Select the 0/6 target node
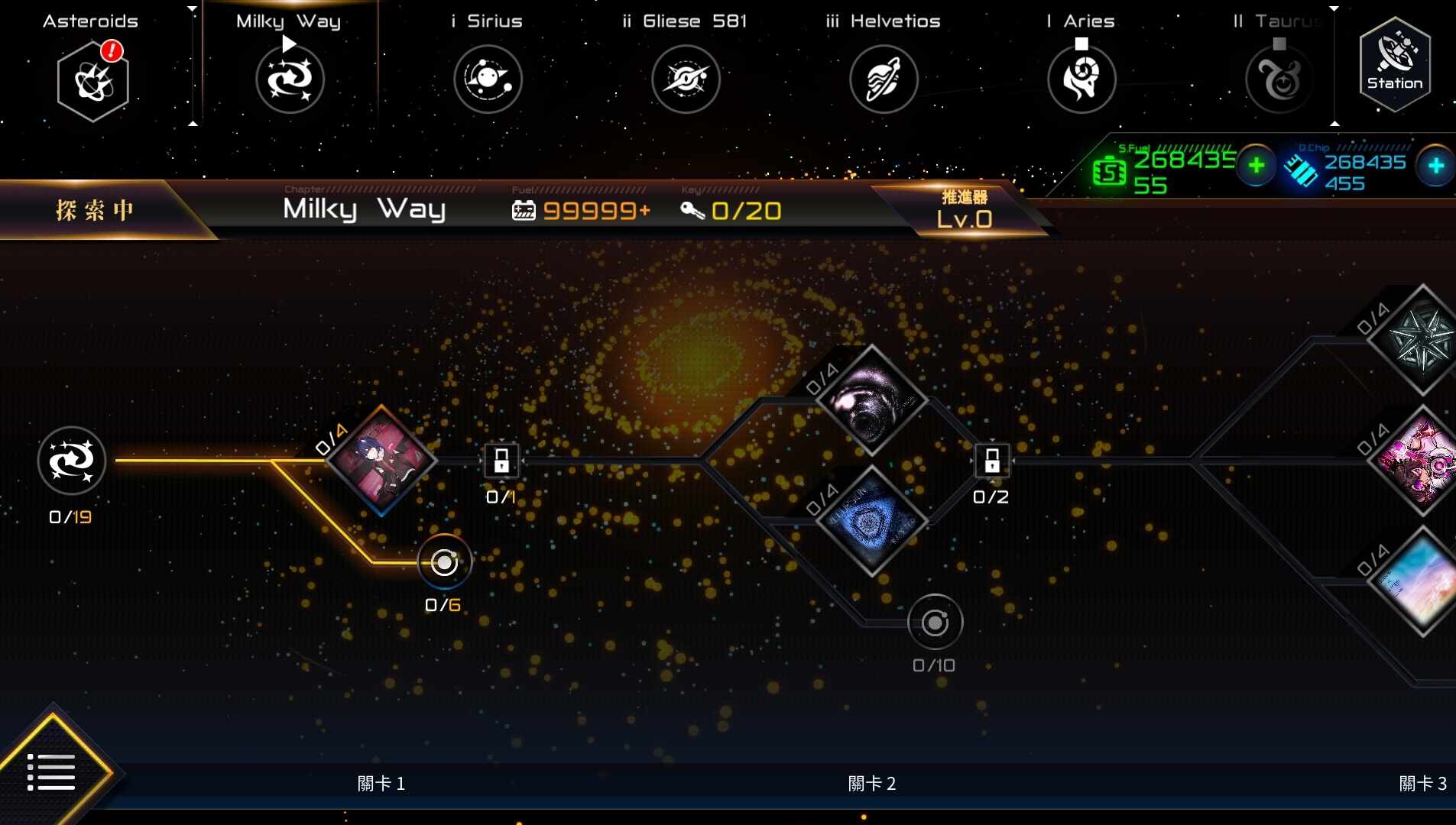The height and width of the screenshot is (825, 1456). (444, 563)
